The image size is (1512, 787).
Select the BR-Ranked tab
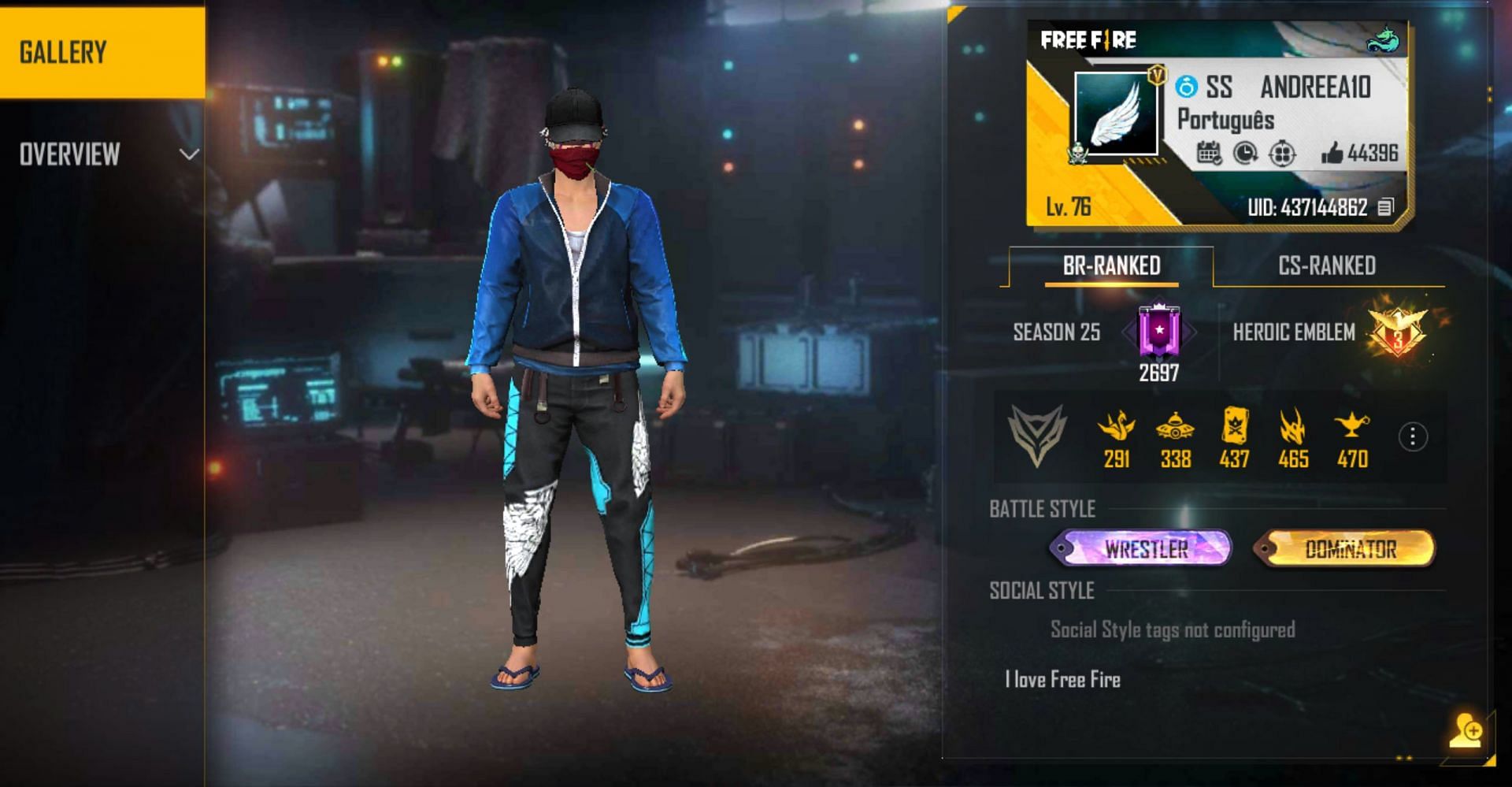pyautogui.click(x=1111, y=266)
